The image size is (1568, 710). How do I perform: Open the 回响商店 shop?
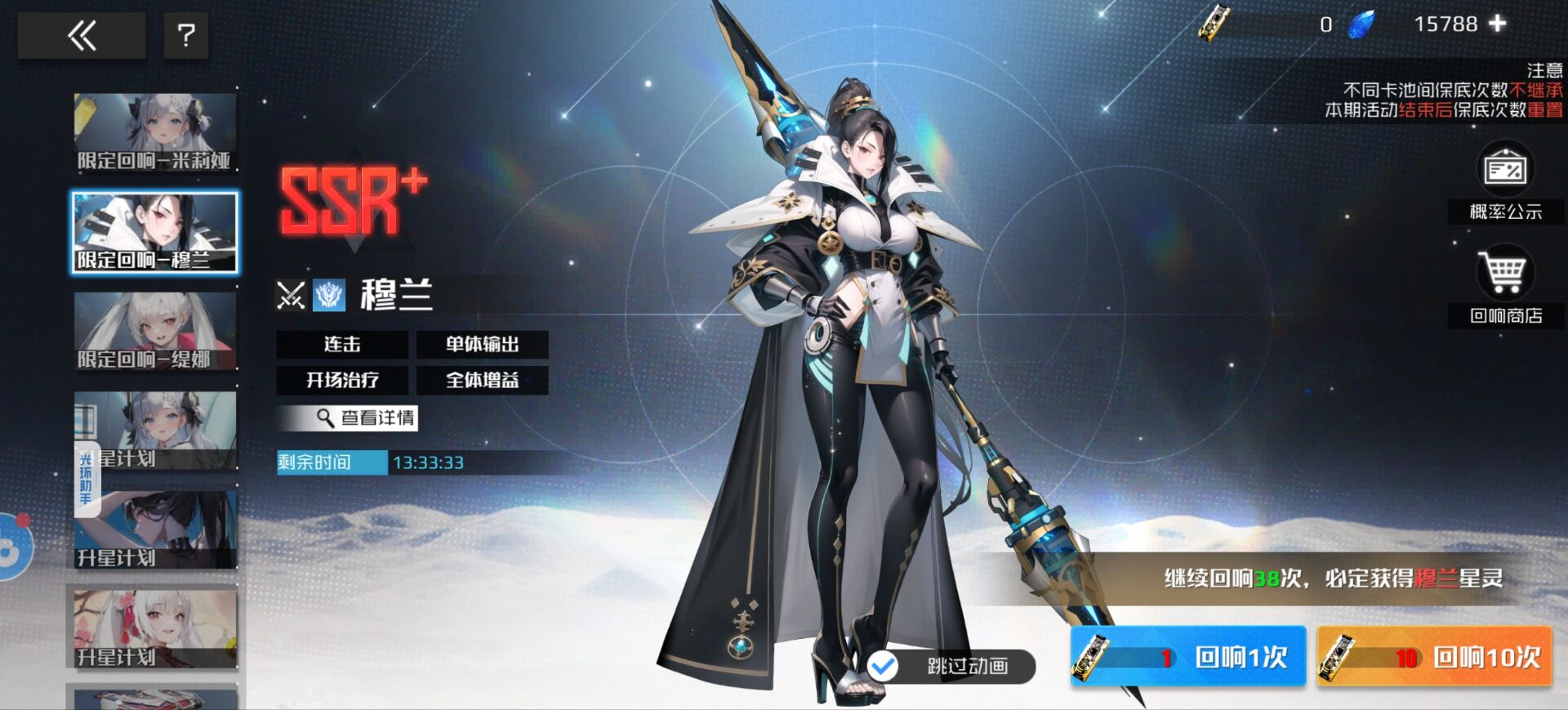click(x=1505, y=286)
